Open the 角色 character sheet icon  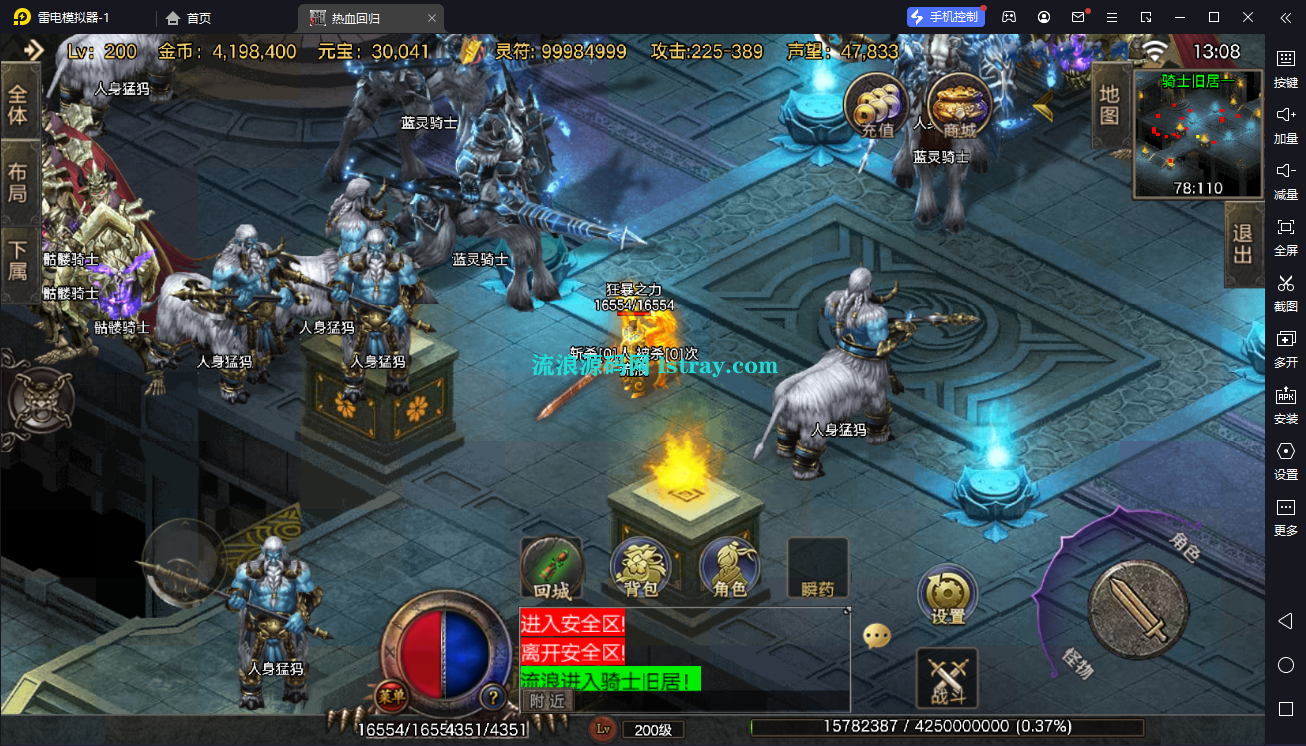(x=730, y=569)
